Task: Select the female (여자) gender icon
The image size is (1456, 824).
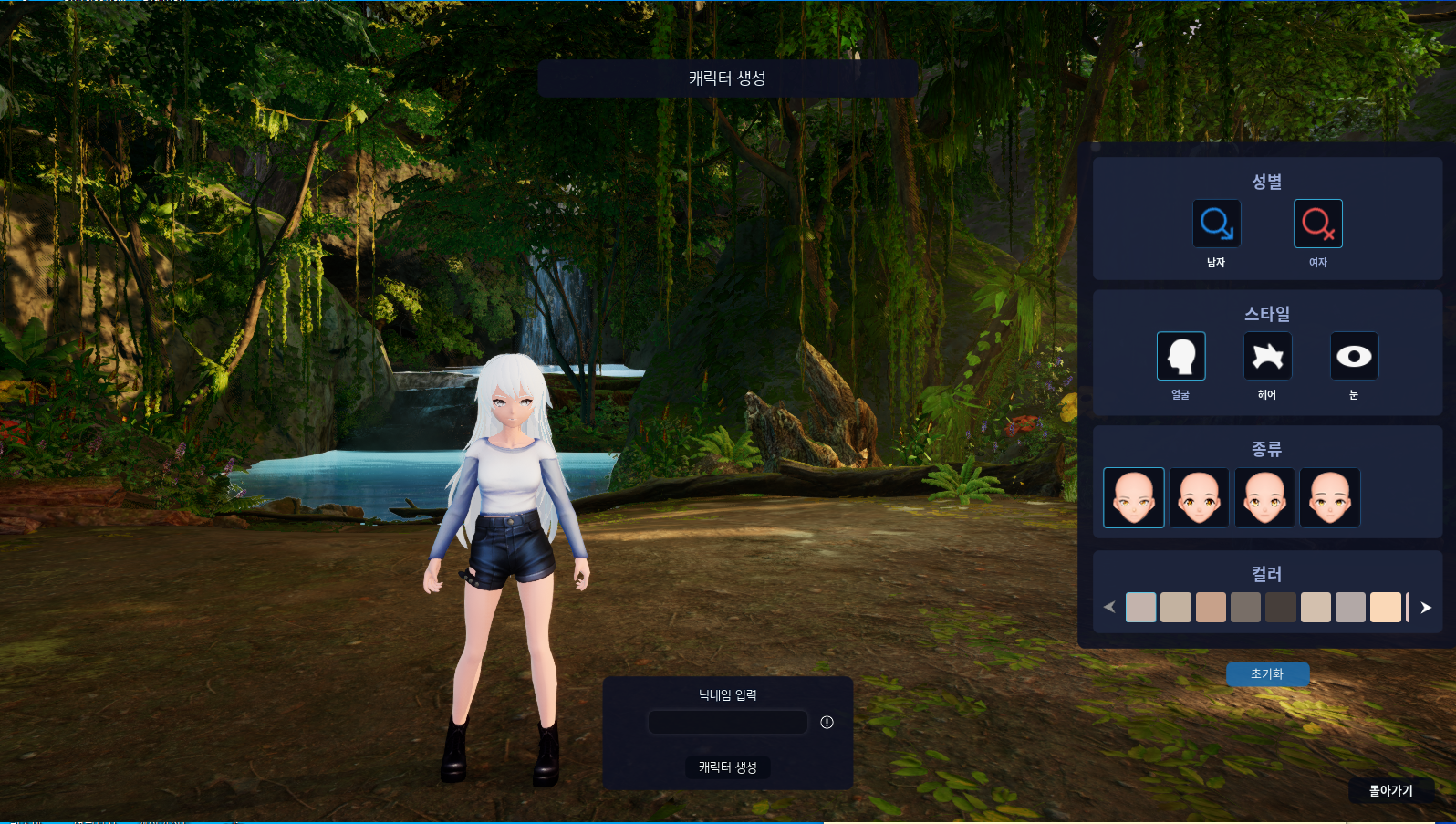Action: point(1317,224)
